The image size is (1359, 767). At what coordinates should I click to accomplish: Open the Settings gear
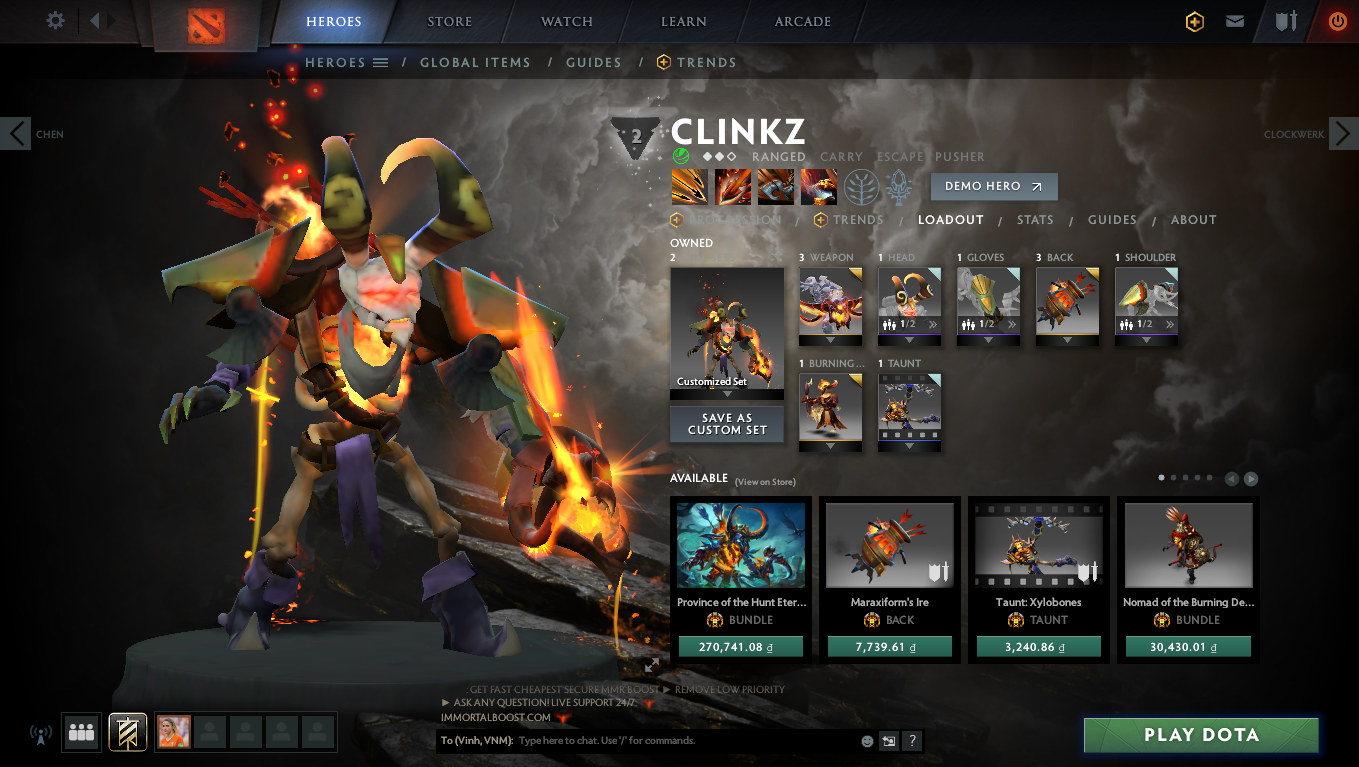click(x=55, y=20)
